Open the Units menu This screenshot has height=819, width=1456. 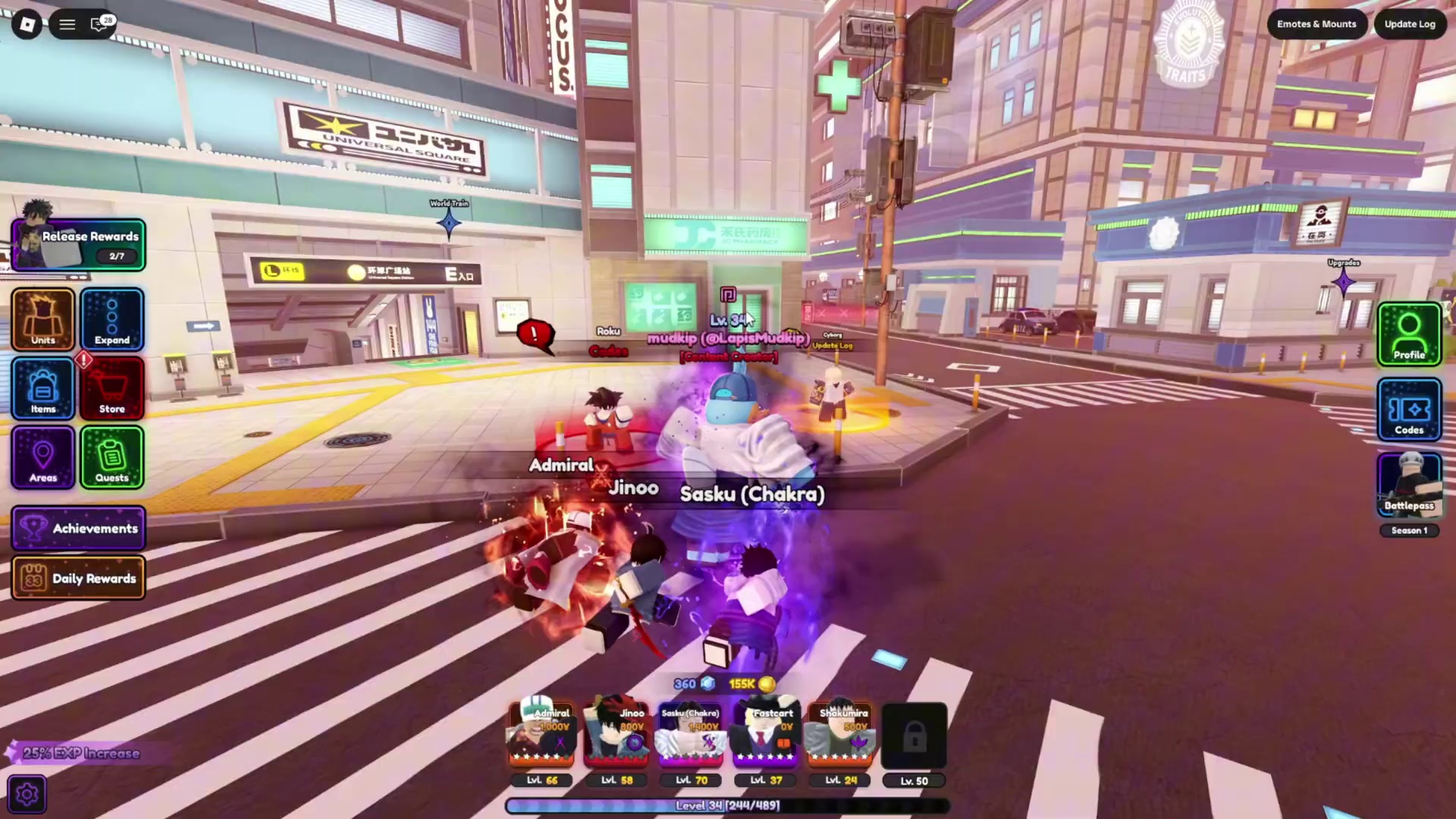tap(43, 319)
